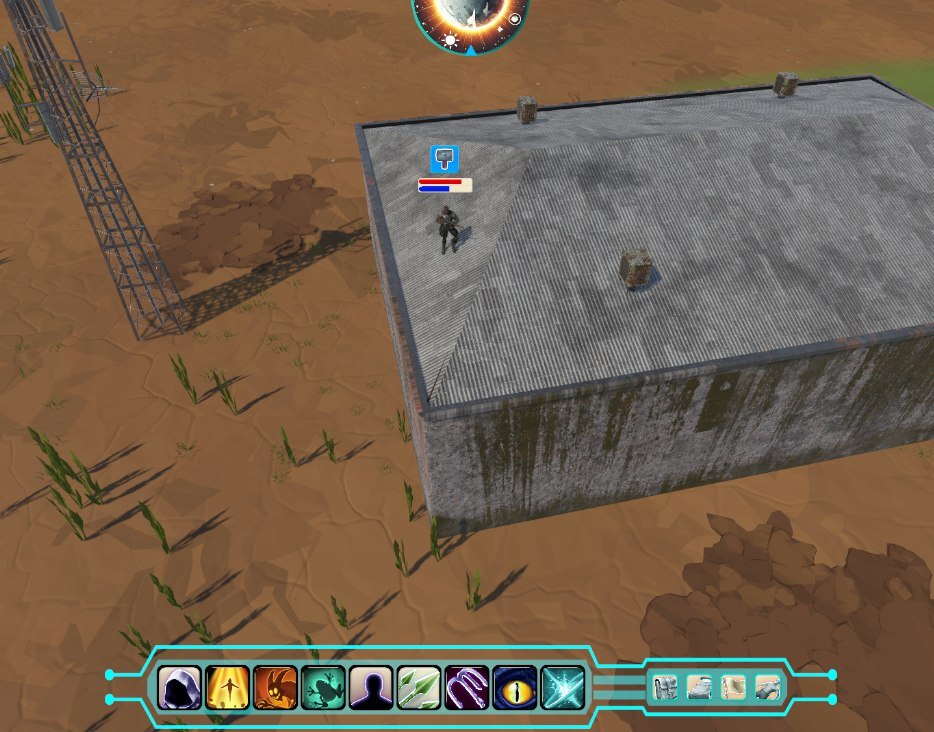
Task: Trigger the green arrows volley ability
Action: (419, 688)
